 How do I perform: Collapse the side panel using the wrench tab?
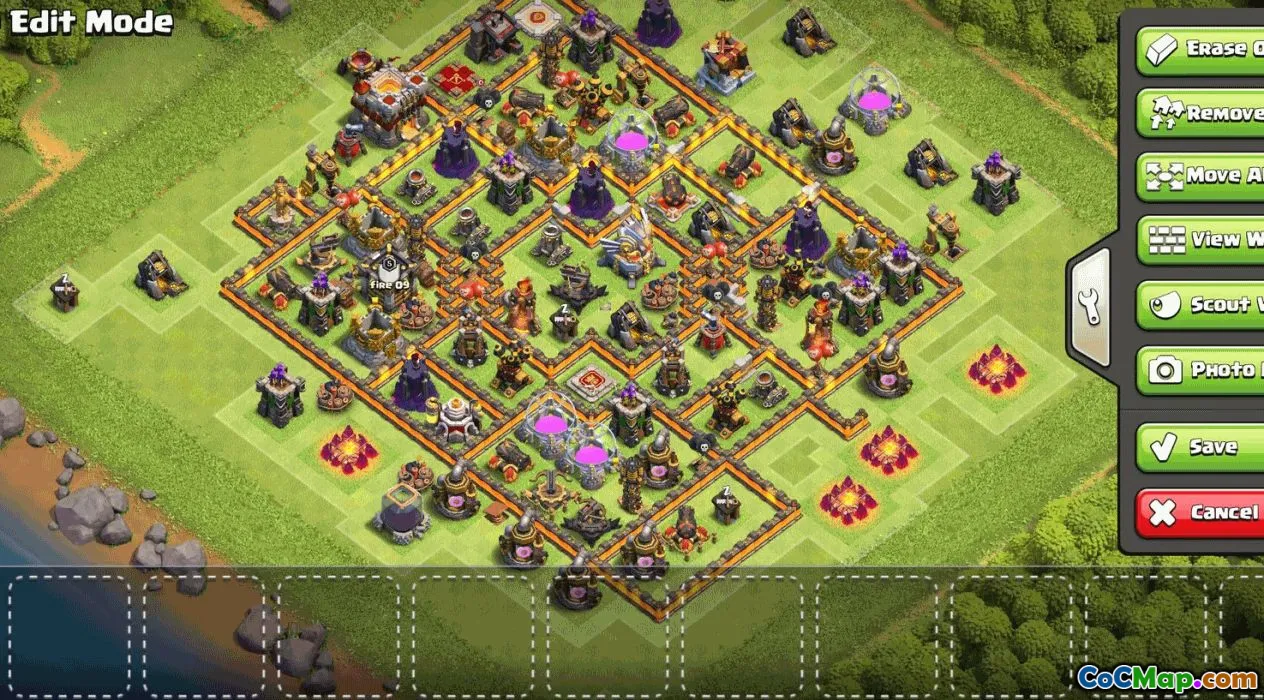pos(1091,306)
